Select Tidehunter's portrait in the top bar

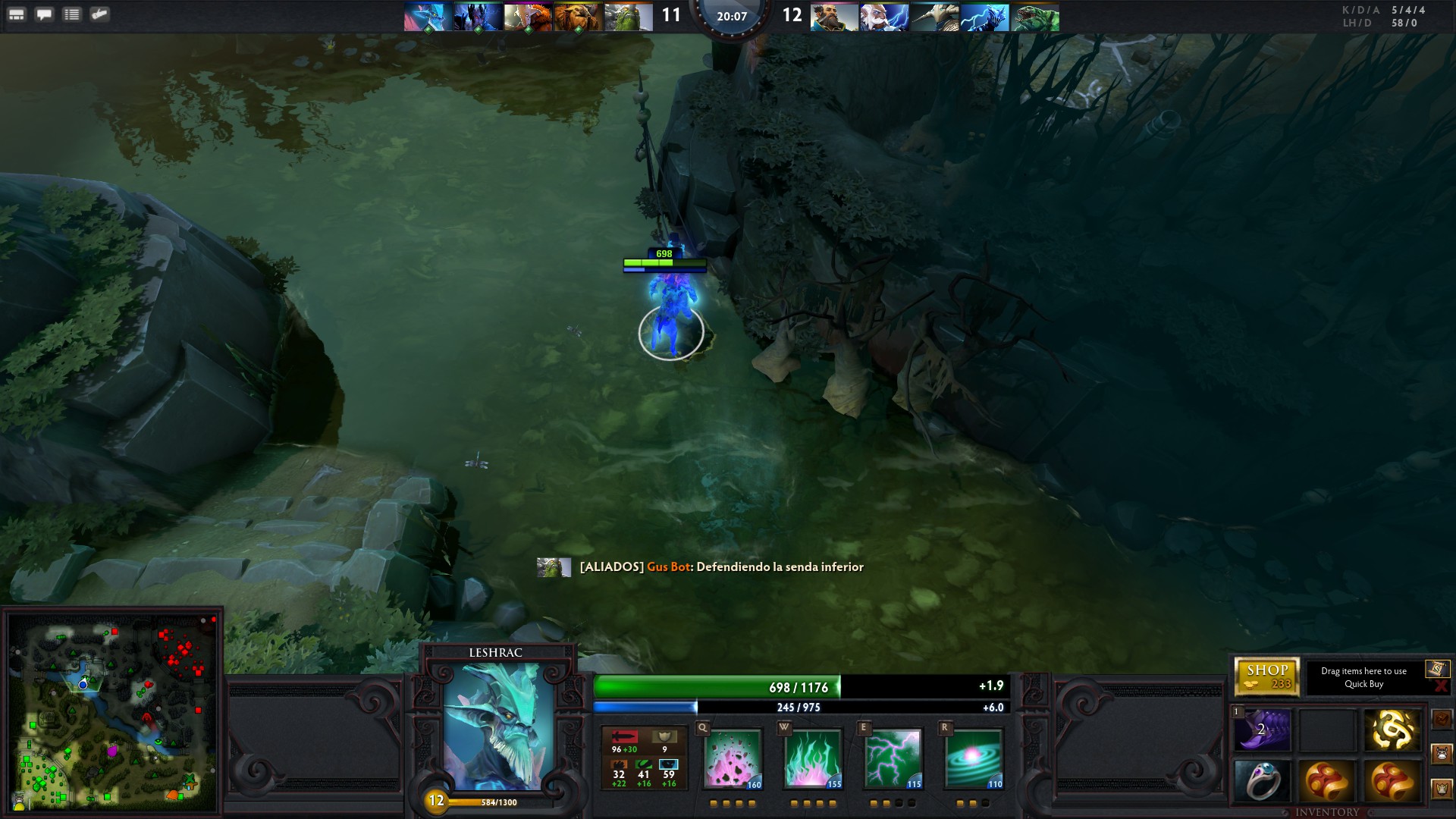pos(1035,17)
